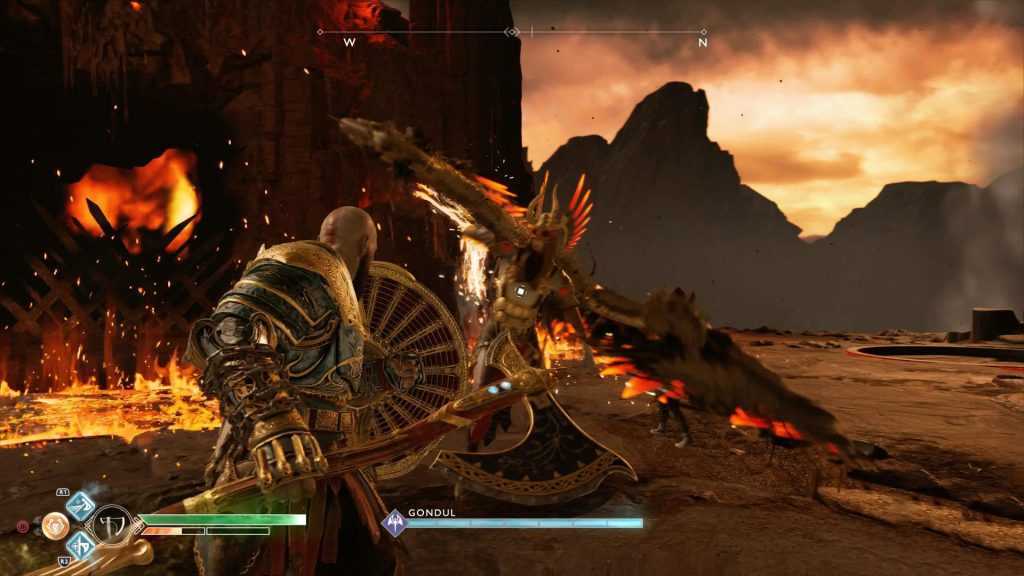Click the Gondul valkyrie boss emblem
1024x576 pixels.
396,522
